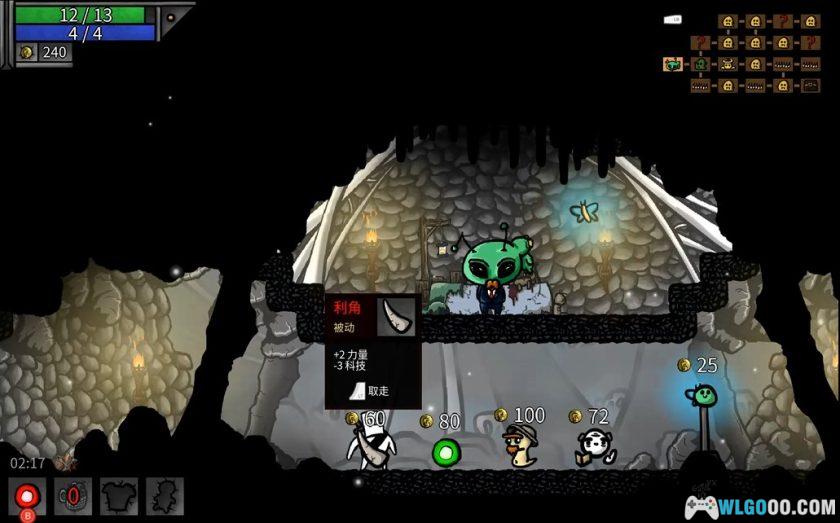The width and height of the screenshot is (840, 523).
Task: Select the red amulet item slot
Action: 73,496
